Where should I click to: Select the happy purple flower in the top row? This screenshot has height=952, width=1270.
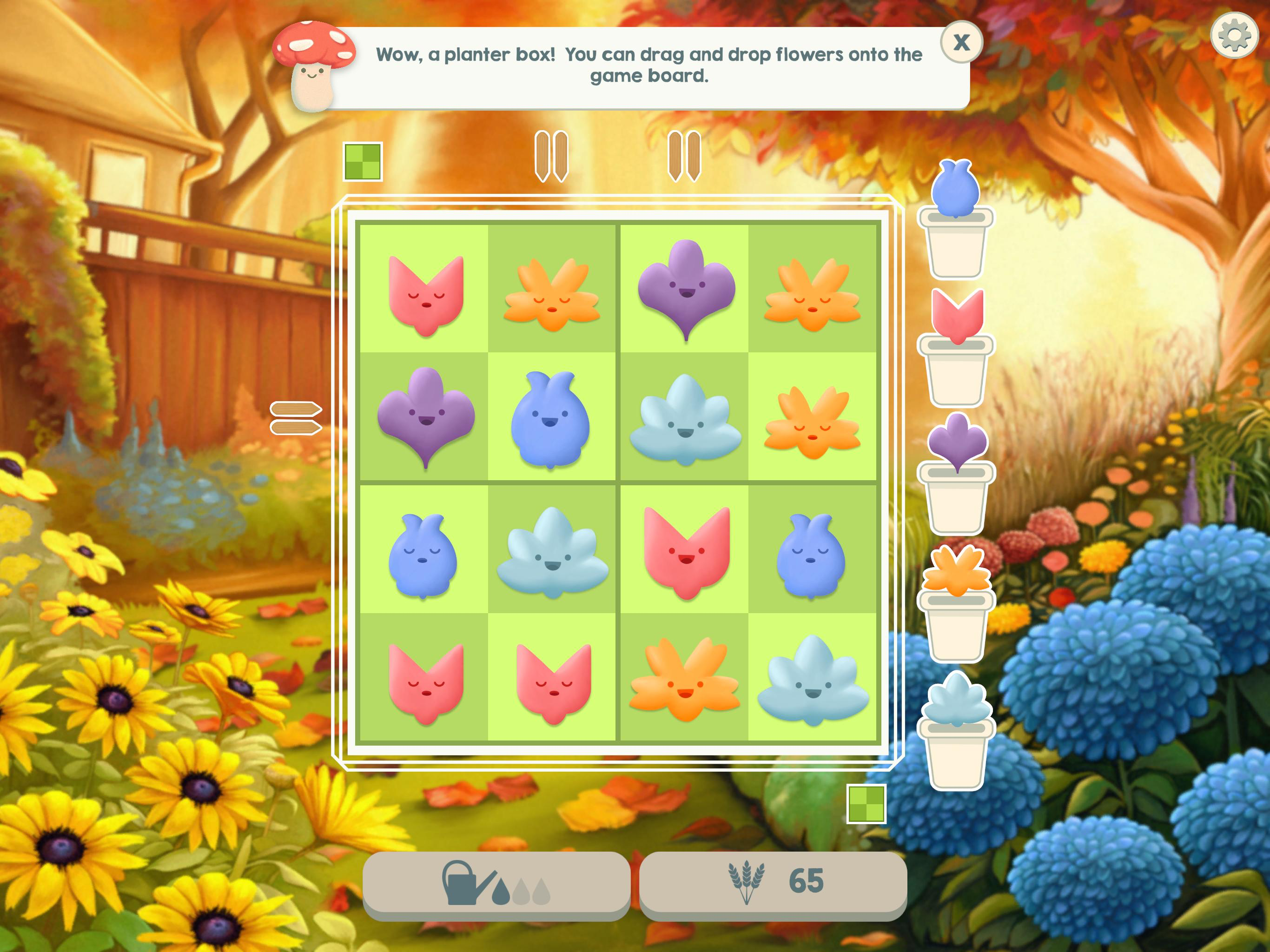click(x=686, y=290)
